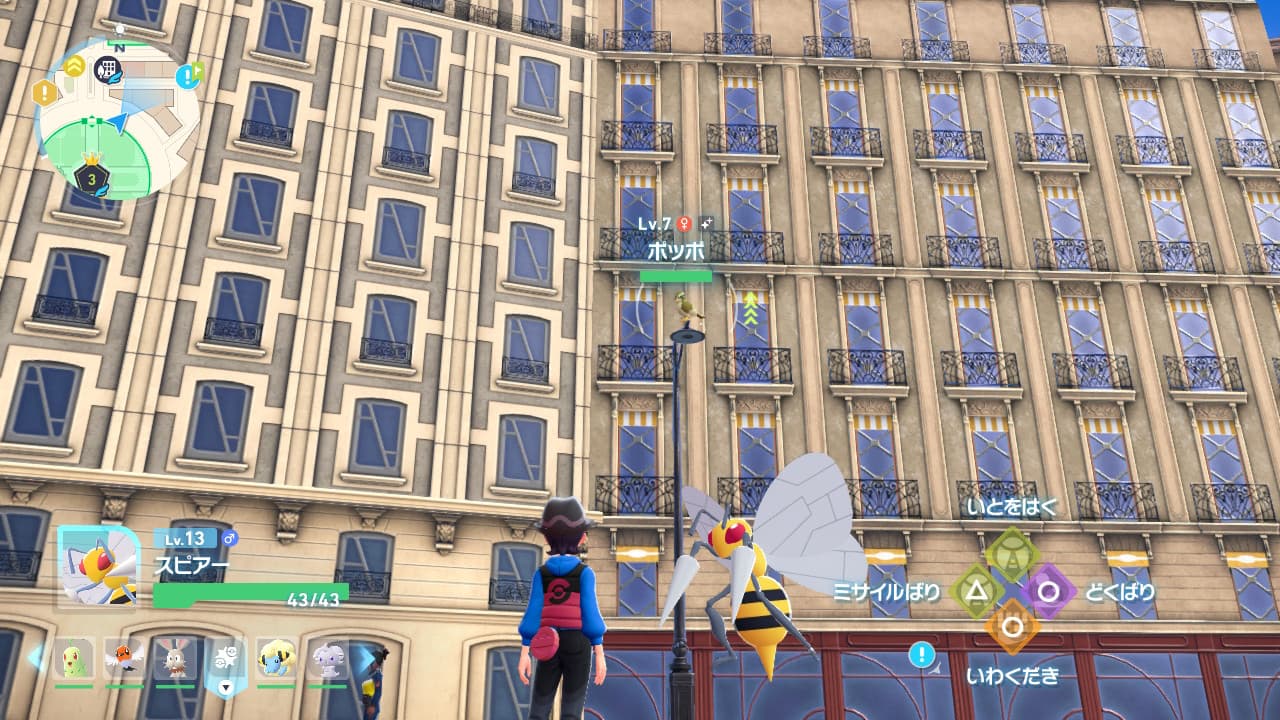Click the dark building marker on minimap

point(107,69)
